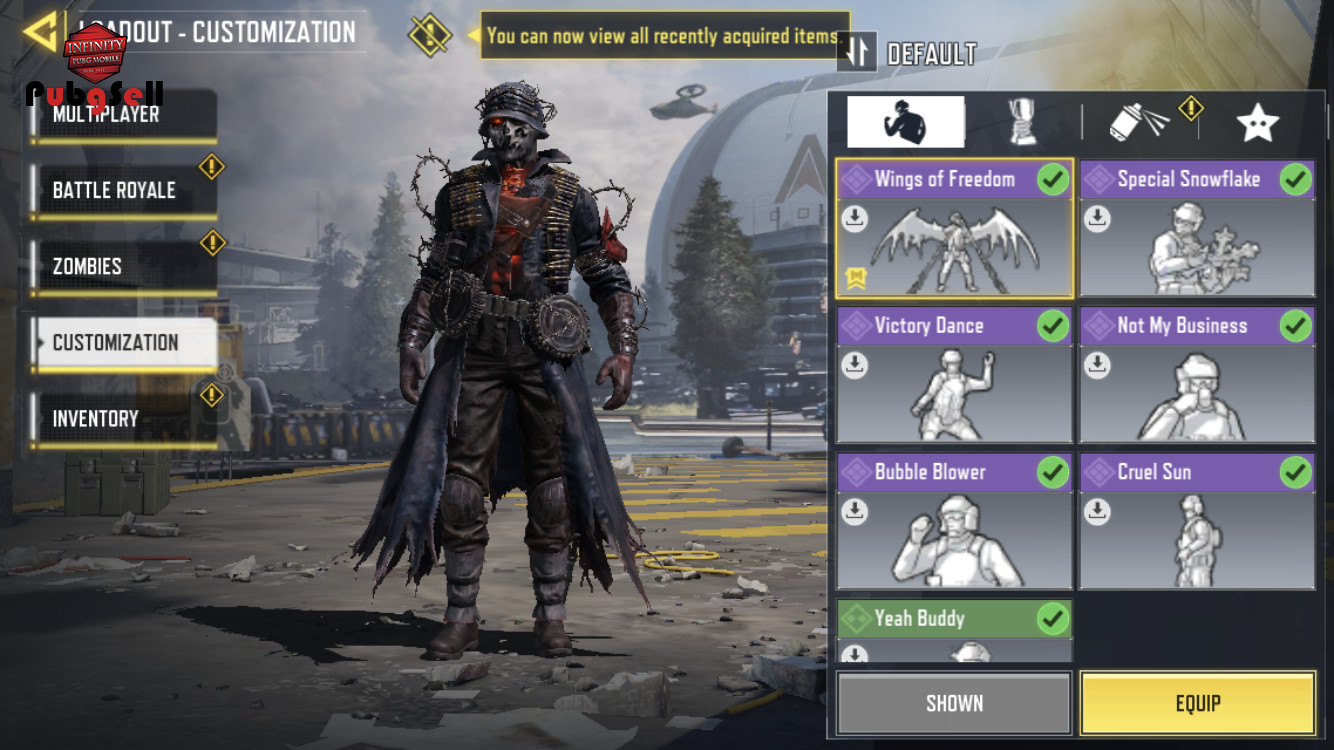Pick the Cruel Sun emote
This screenshot has width=1334, height=750.
pyautogui.click(x=1197, y=521)
